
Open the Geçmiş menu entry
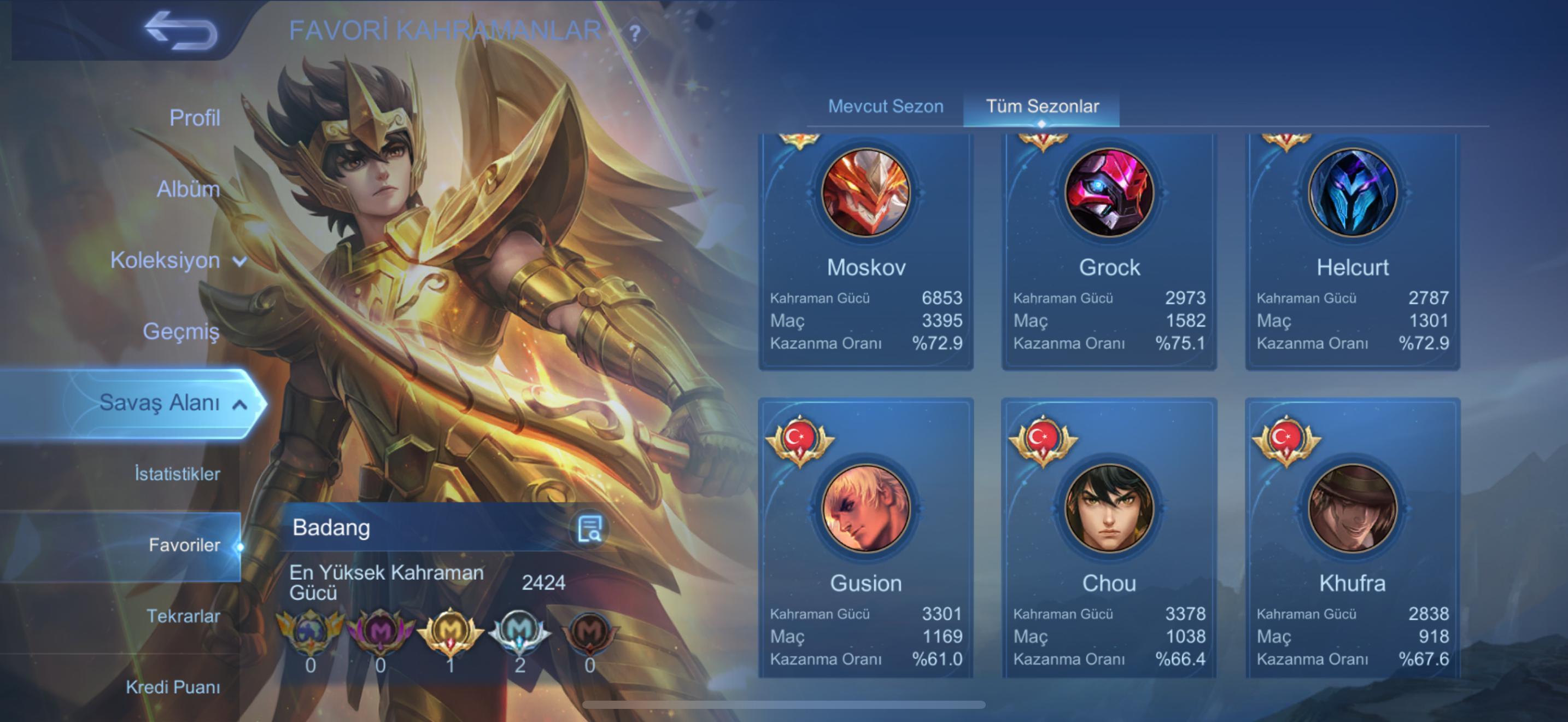point(181,331)
